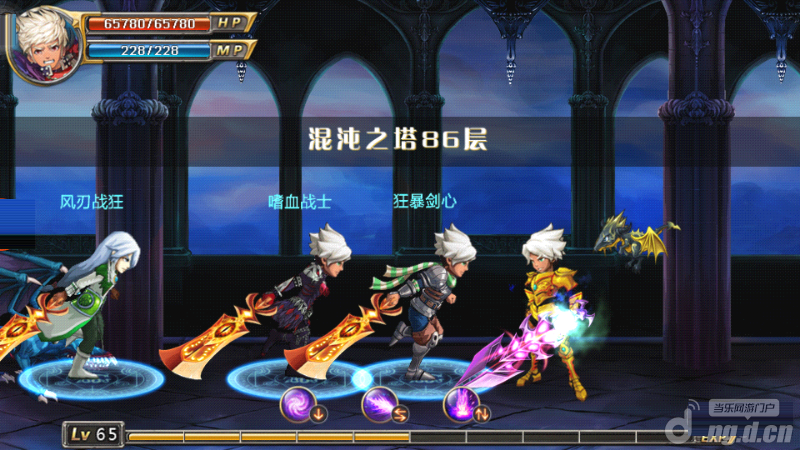Trigger the purple rising flame skill
Image resolution: width=800 pixels, height=450 pixels.
click(461, 405)
